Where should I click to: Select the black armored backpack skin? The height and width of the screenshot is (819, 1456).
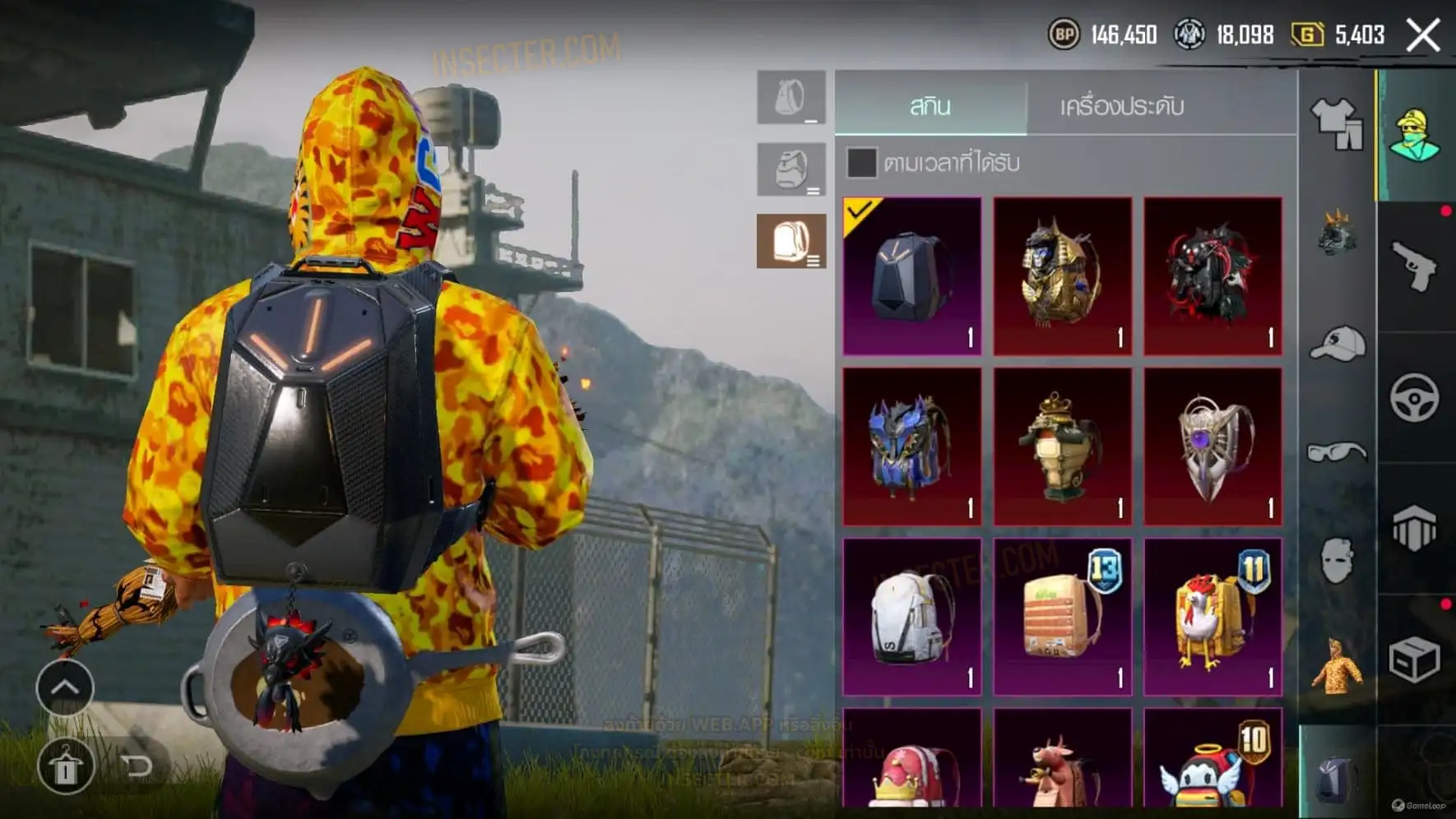[912, 276]
